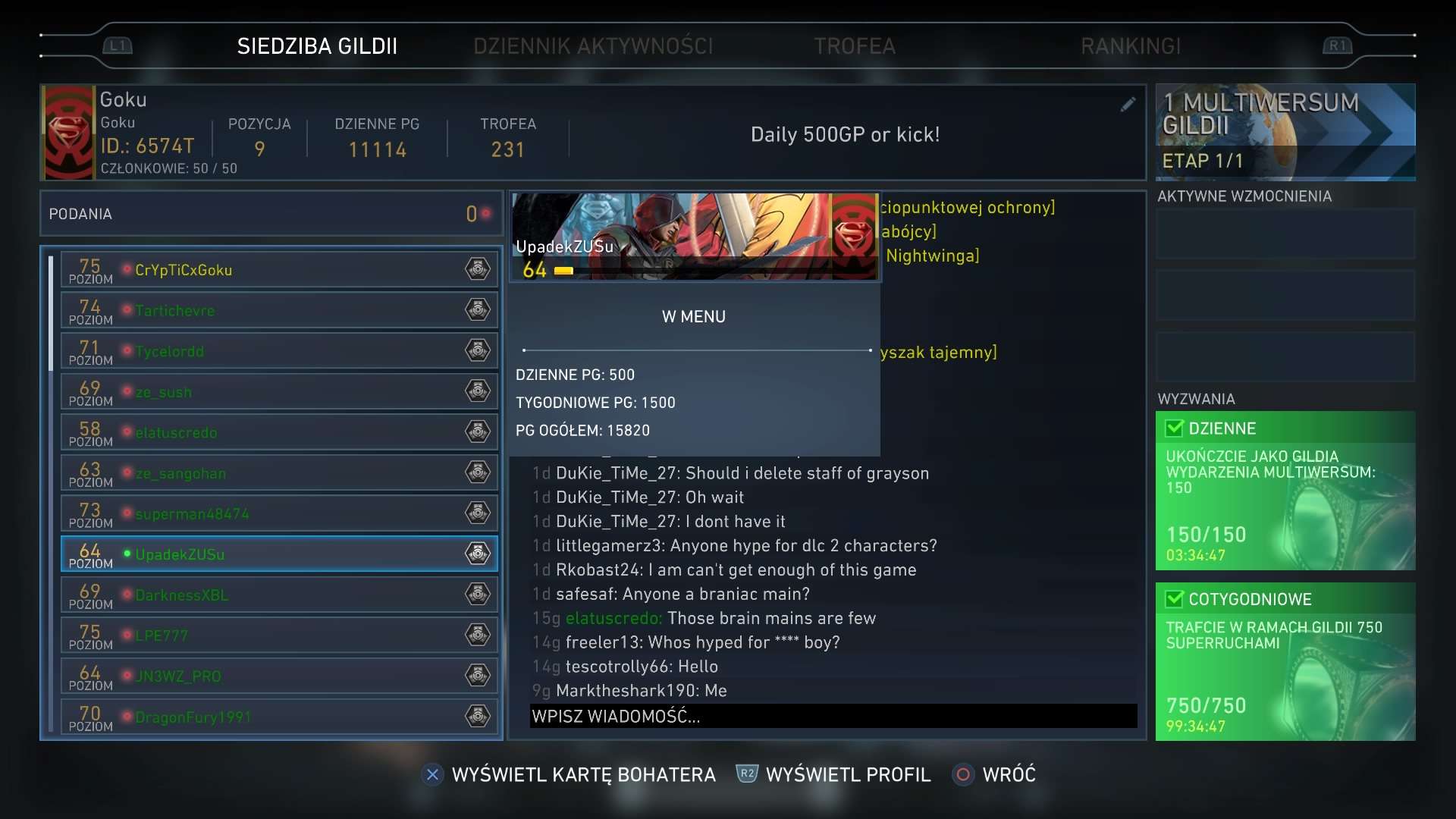
Task: Click the green online dot beside UpadekZUSu
Action: [x=126, y=553]
